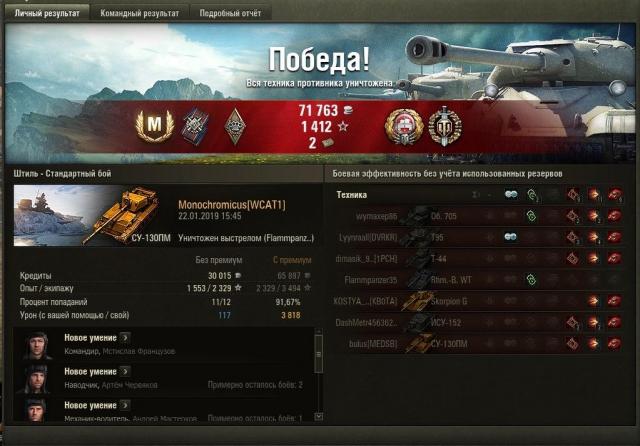Screen dimensions: 640x446
Task: Open the gunner's Новое умение arrow
Action: coord(126,372)
